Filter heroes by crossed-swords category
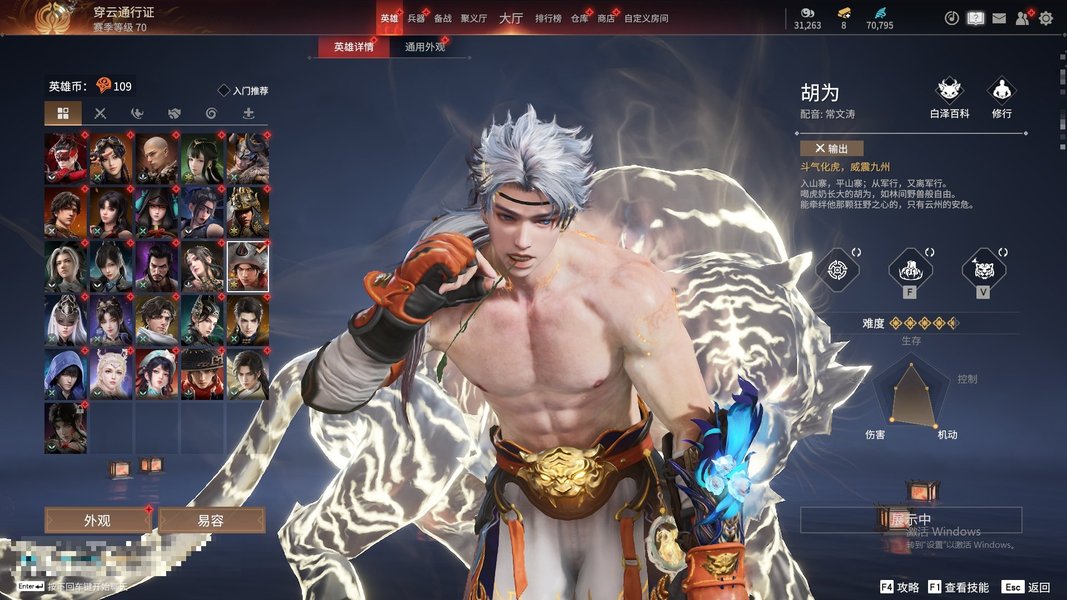The height and width of the screenshot is (600, 1067). (x=100, y=113)
